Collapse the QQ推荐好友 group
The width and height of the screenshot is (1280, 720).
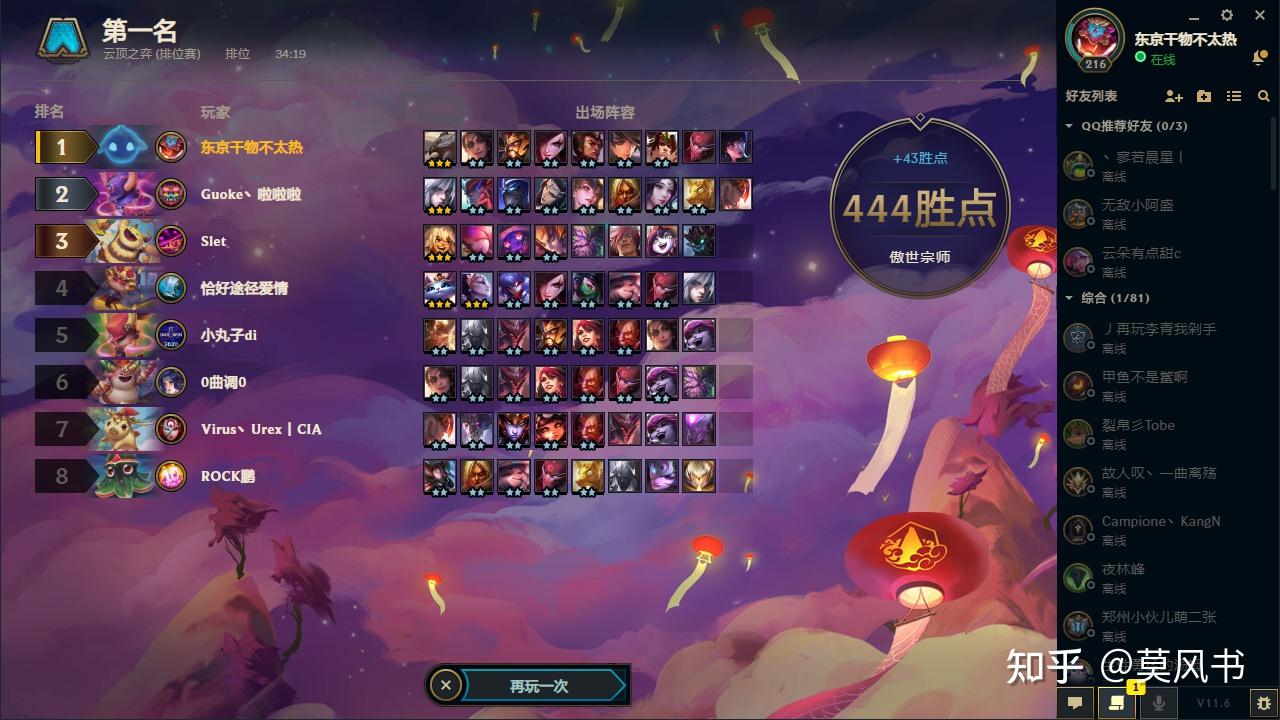coord(1069,126)
